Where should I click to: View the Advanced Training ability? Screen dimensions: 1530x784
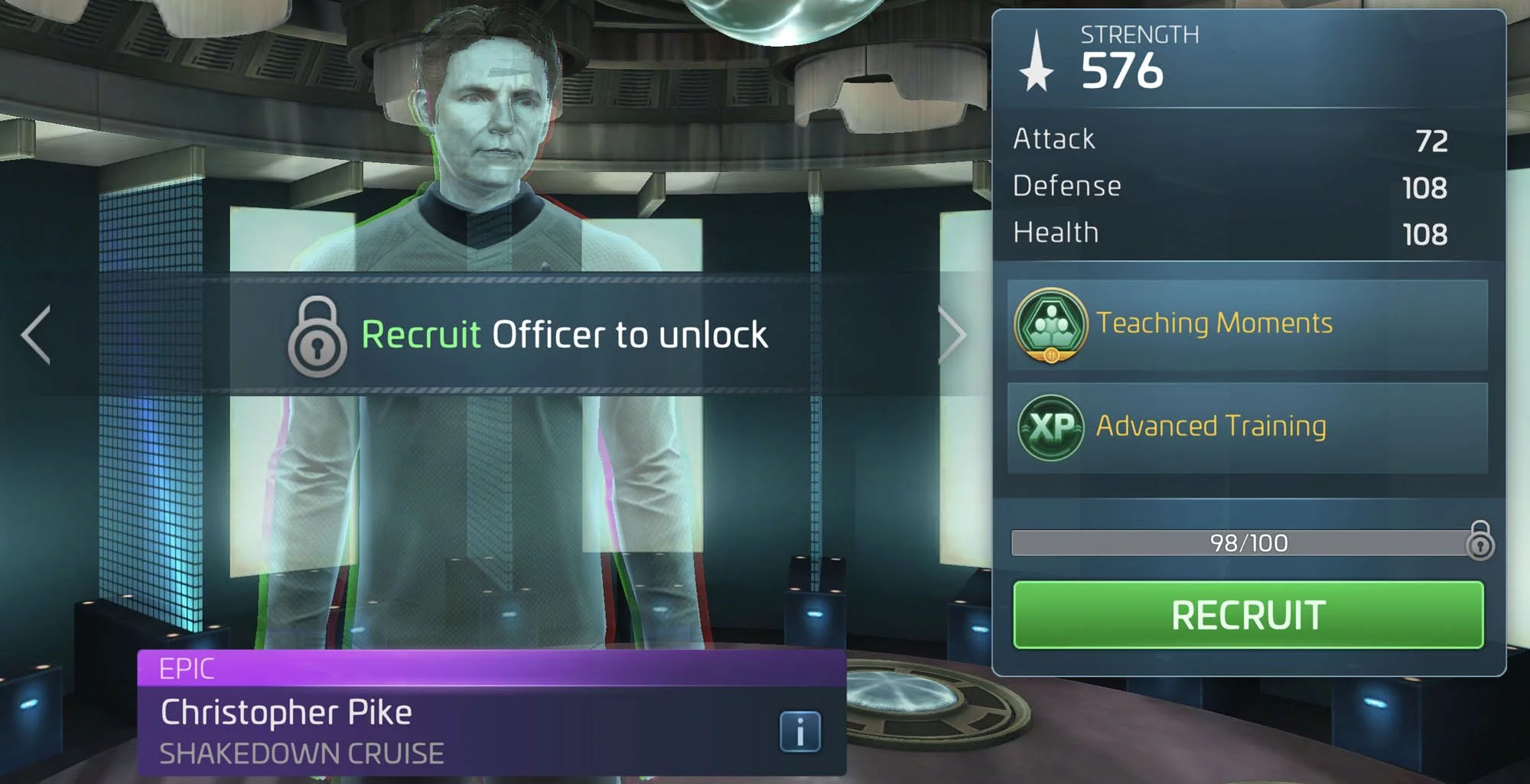1247,427
